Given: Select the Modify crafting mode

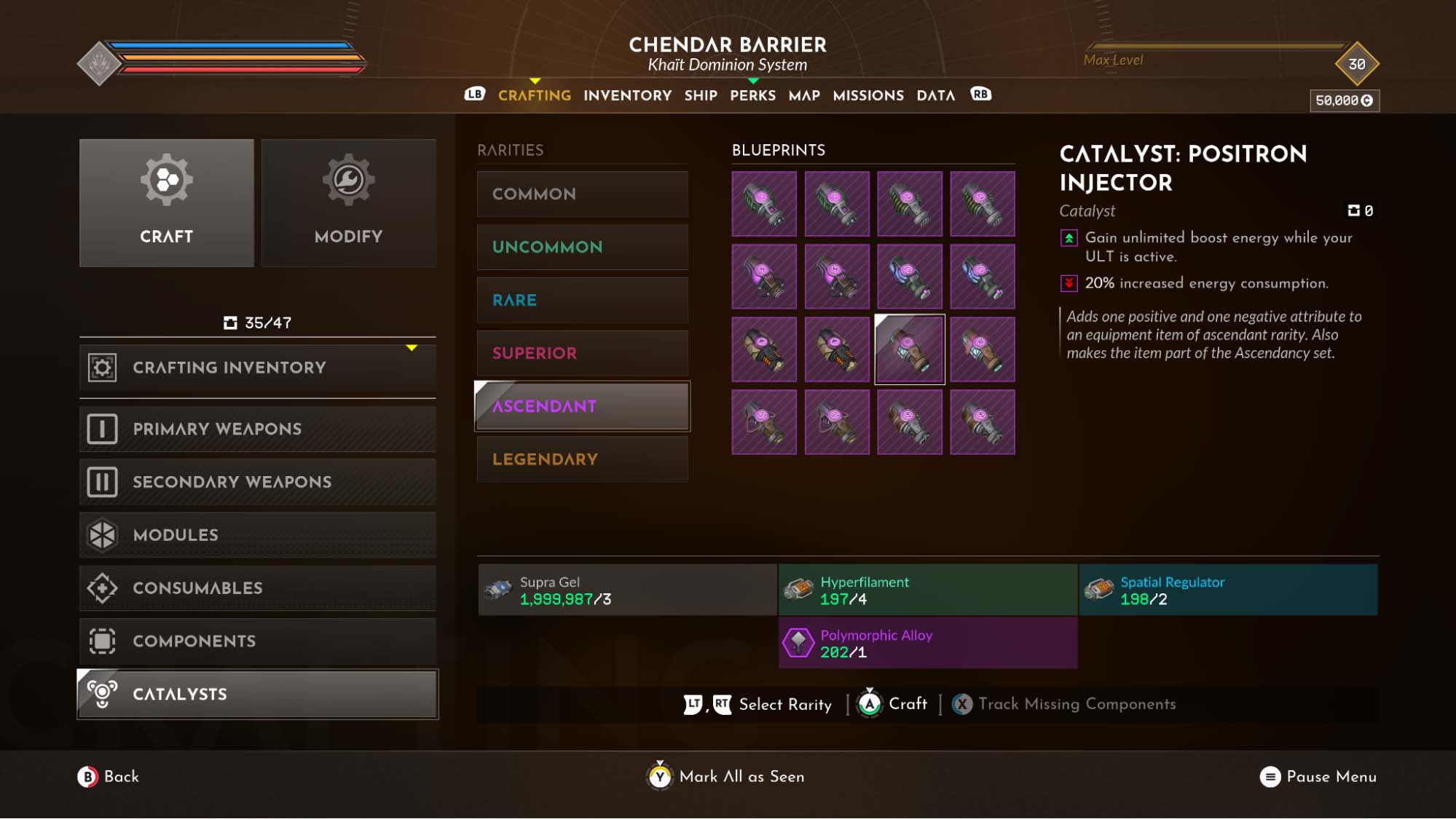Looking at the screenshot, I should click(348, 203).
